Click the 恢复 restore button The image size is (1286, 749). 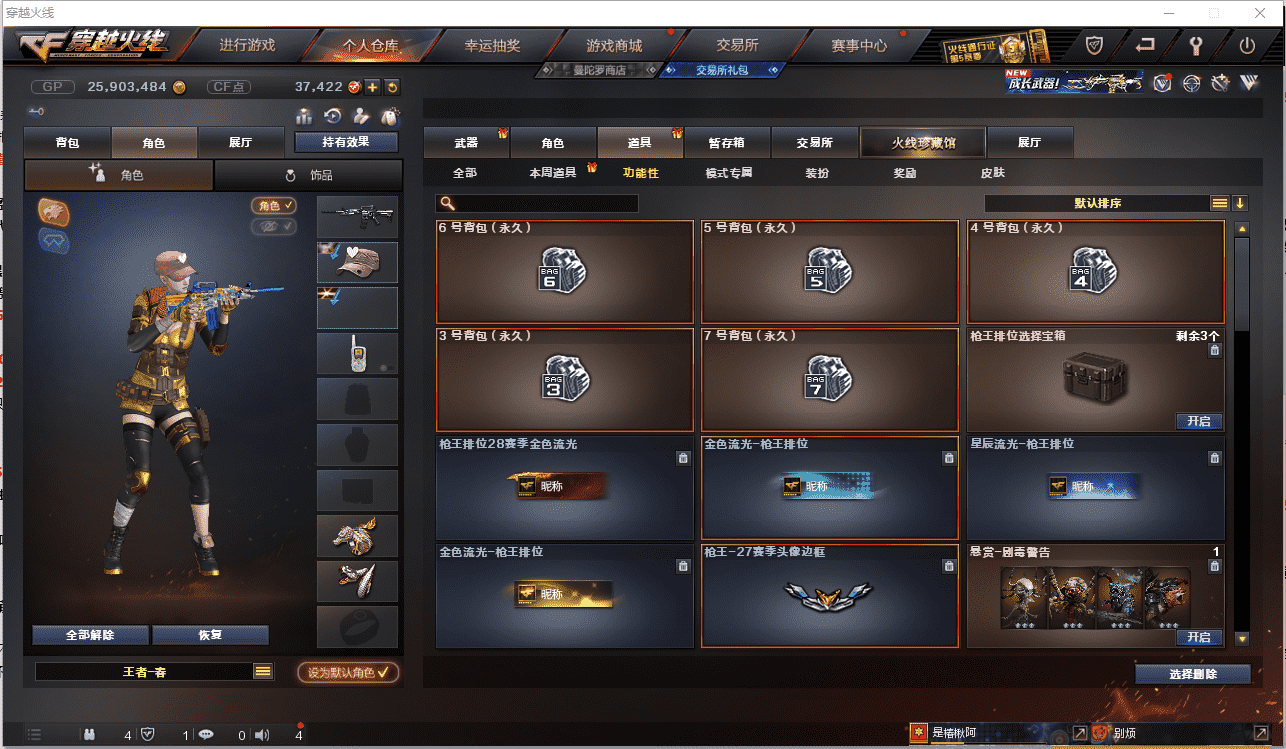point(210,635)
